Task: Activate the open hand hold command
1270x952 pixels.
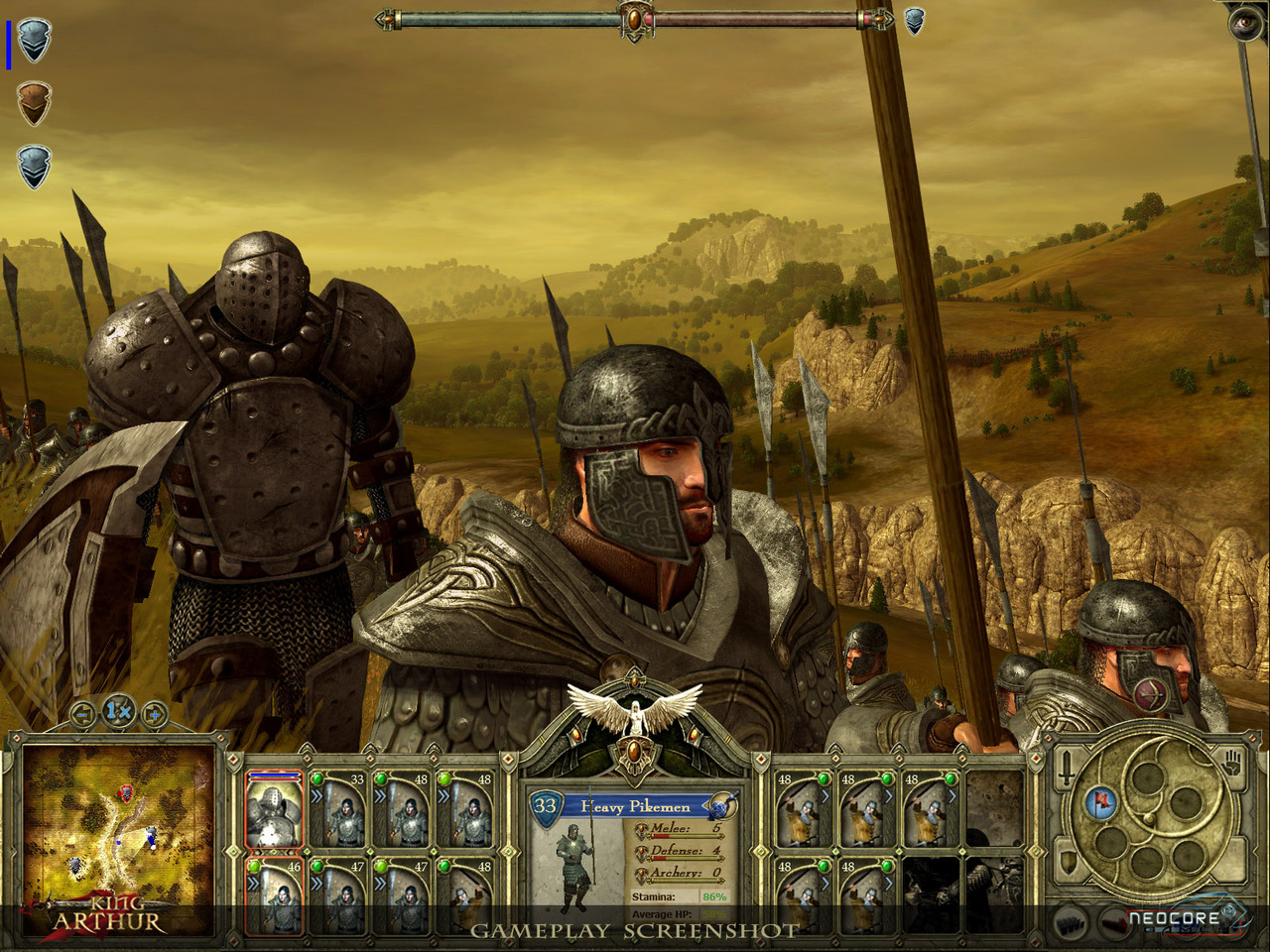Action: point(1233,765)
